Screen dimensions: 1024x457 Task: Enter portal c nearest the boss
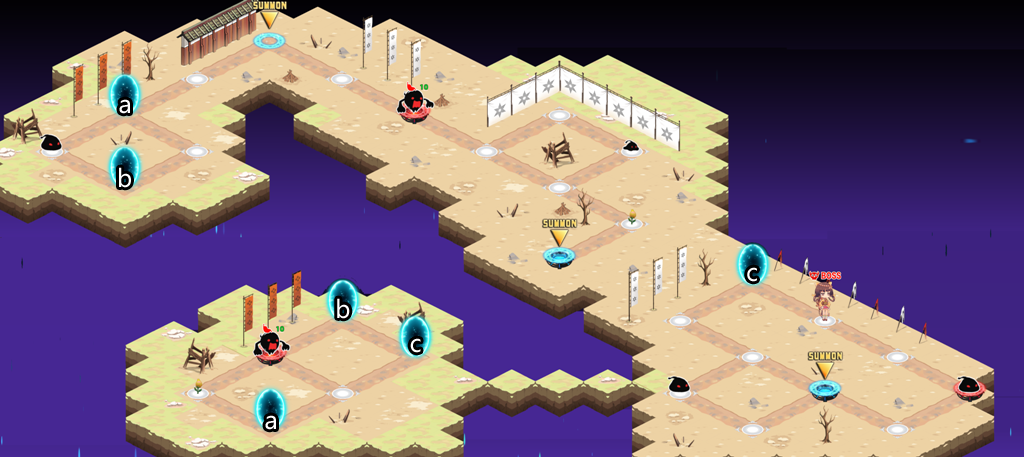[x=752, y=266]
